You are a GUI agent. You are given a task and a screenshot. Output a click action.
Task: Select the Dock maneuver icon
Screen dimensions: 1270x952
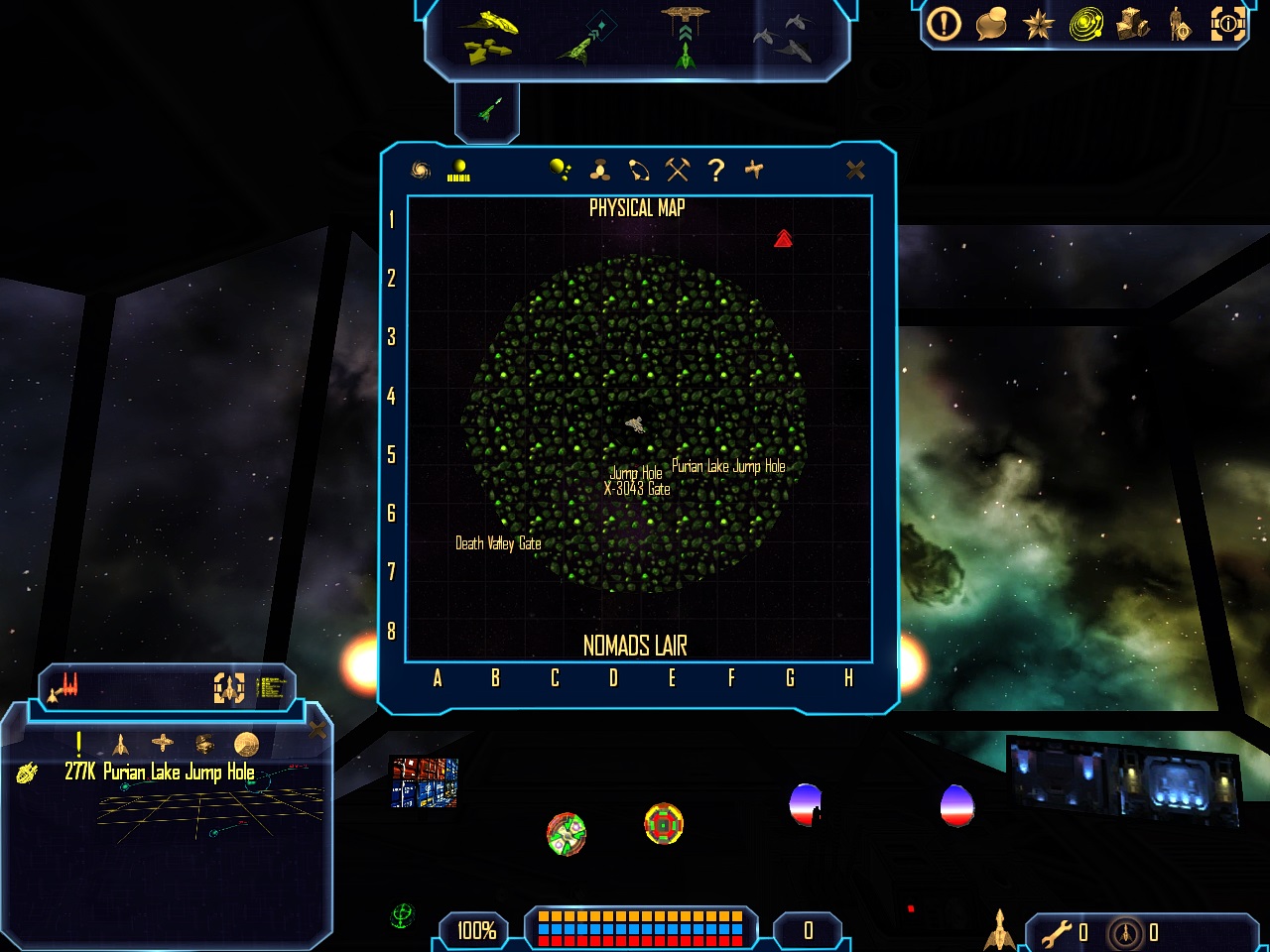[686, 35]
